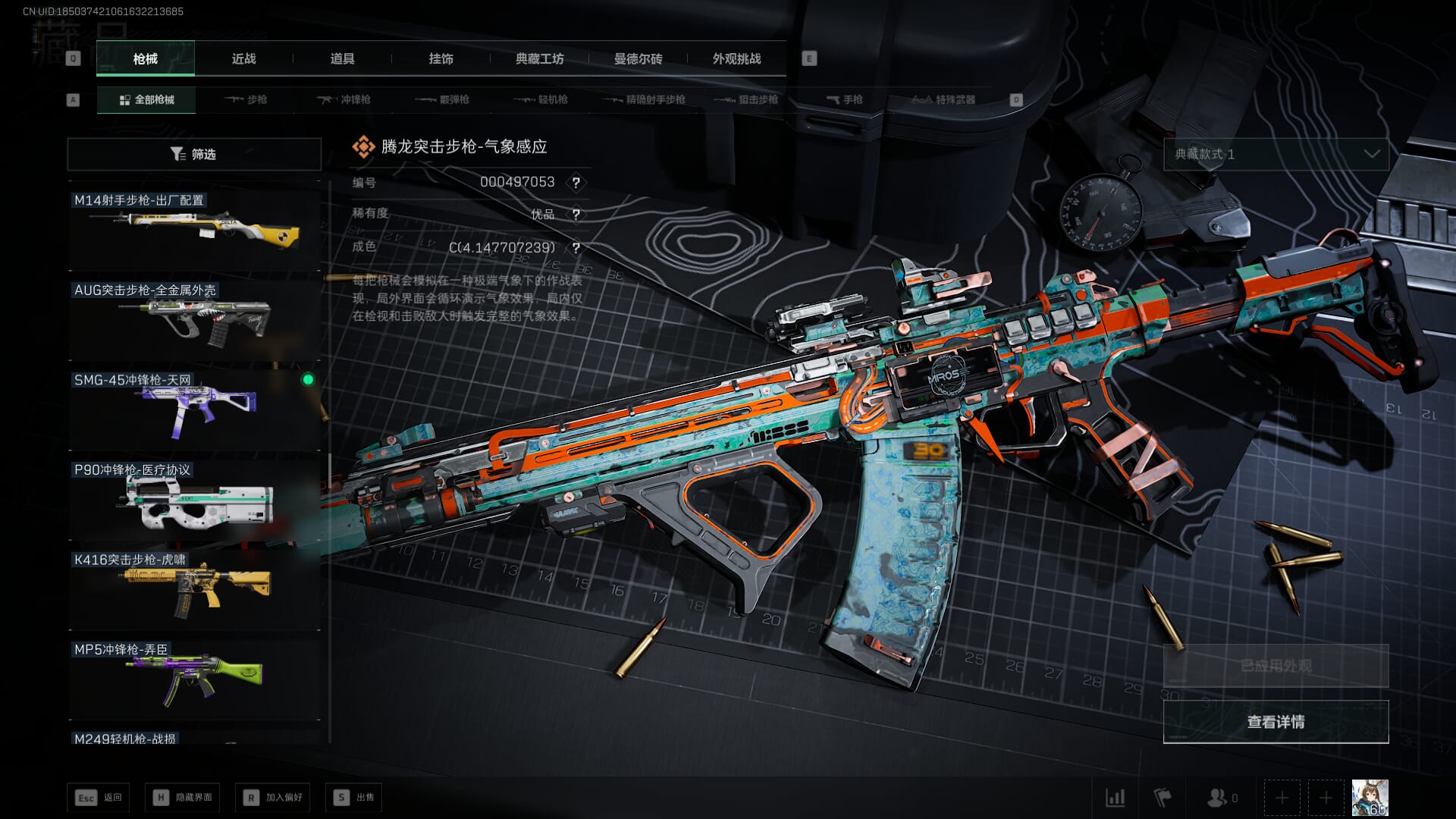Expand the 典藏款式 1 dropdown
1456x819 pixels.
(x=1276, y=154)
